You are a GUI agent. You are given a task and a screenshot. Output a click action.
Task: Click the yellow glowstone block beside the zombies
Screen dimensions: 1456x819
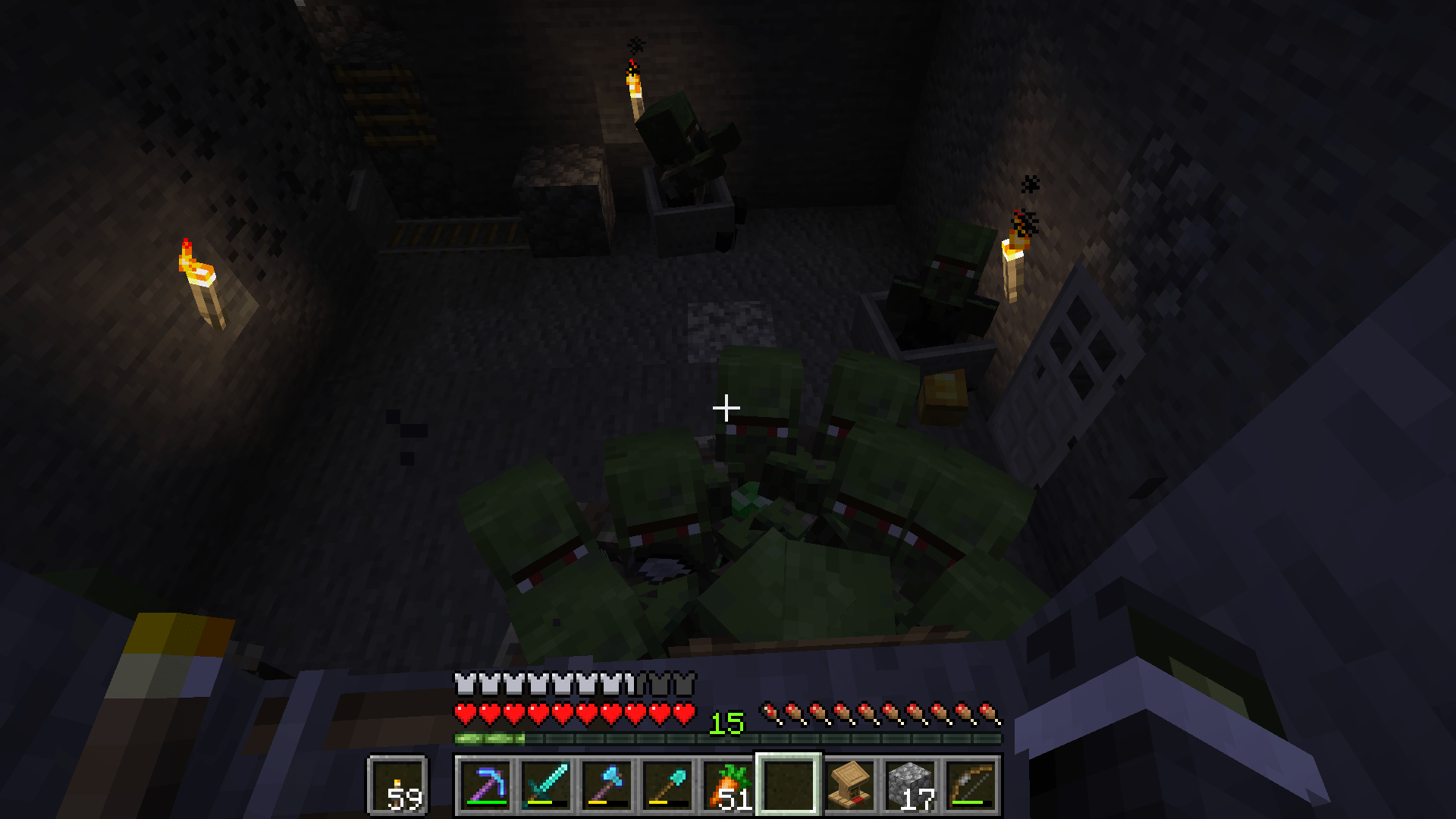tap(943, 395)
